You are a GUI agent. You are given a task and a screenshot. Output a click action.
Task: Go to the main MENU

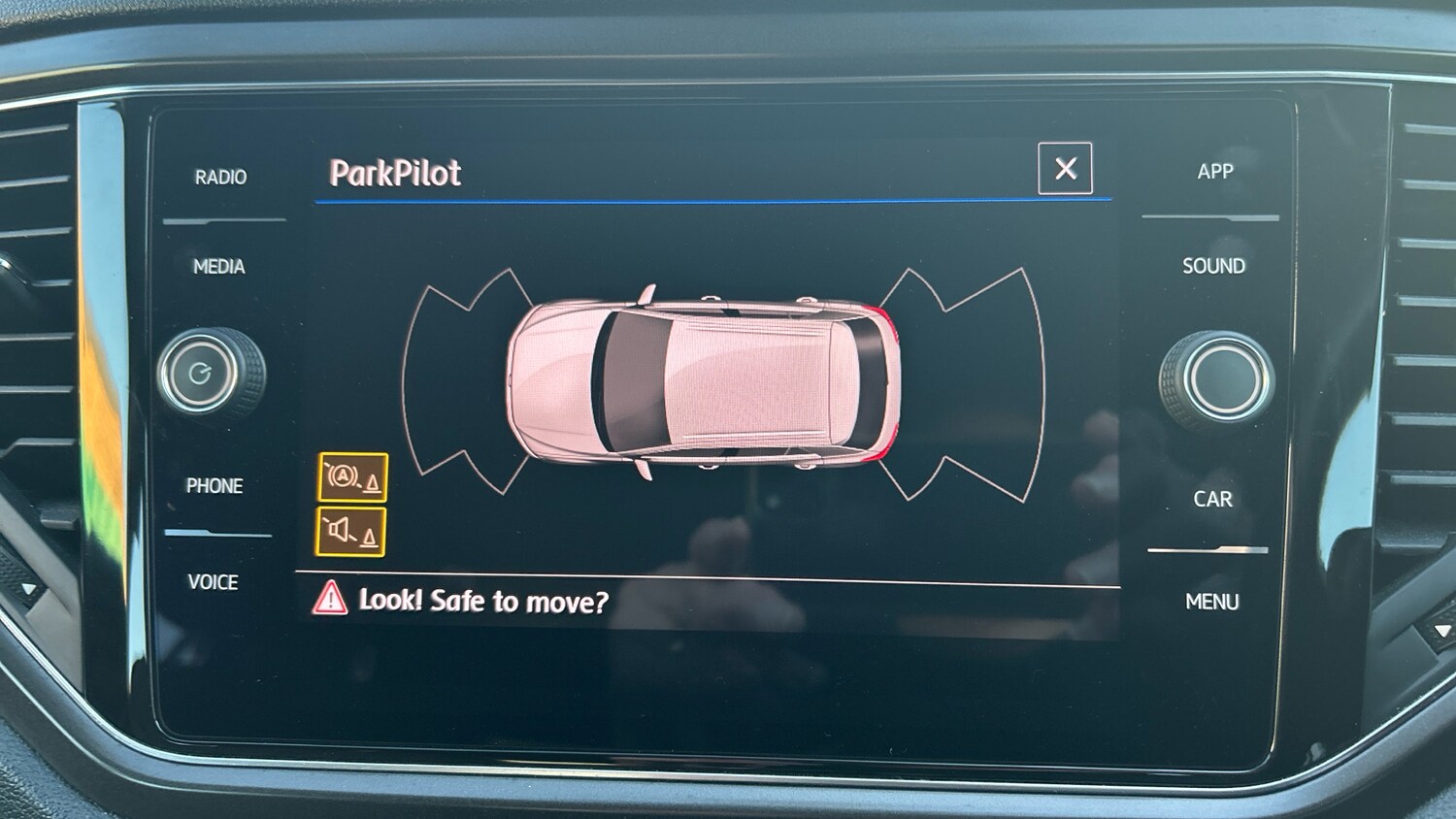click(x=1211, y=602)
